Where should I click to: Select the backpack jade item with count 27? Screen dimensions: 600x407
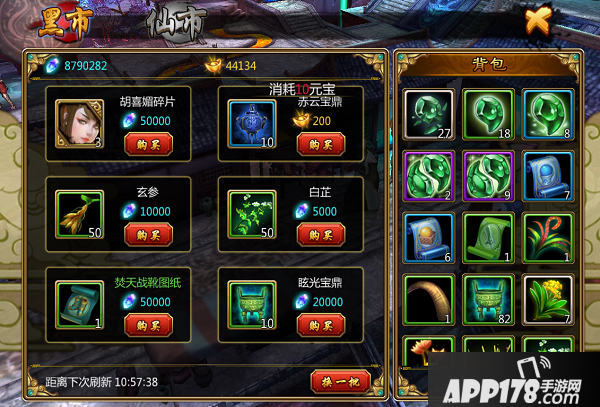(428, 115)
